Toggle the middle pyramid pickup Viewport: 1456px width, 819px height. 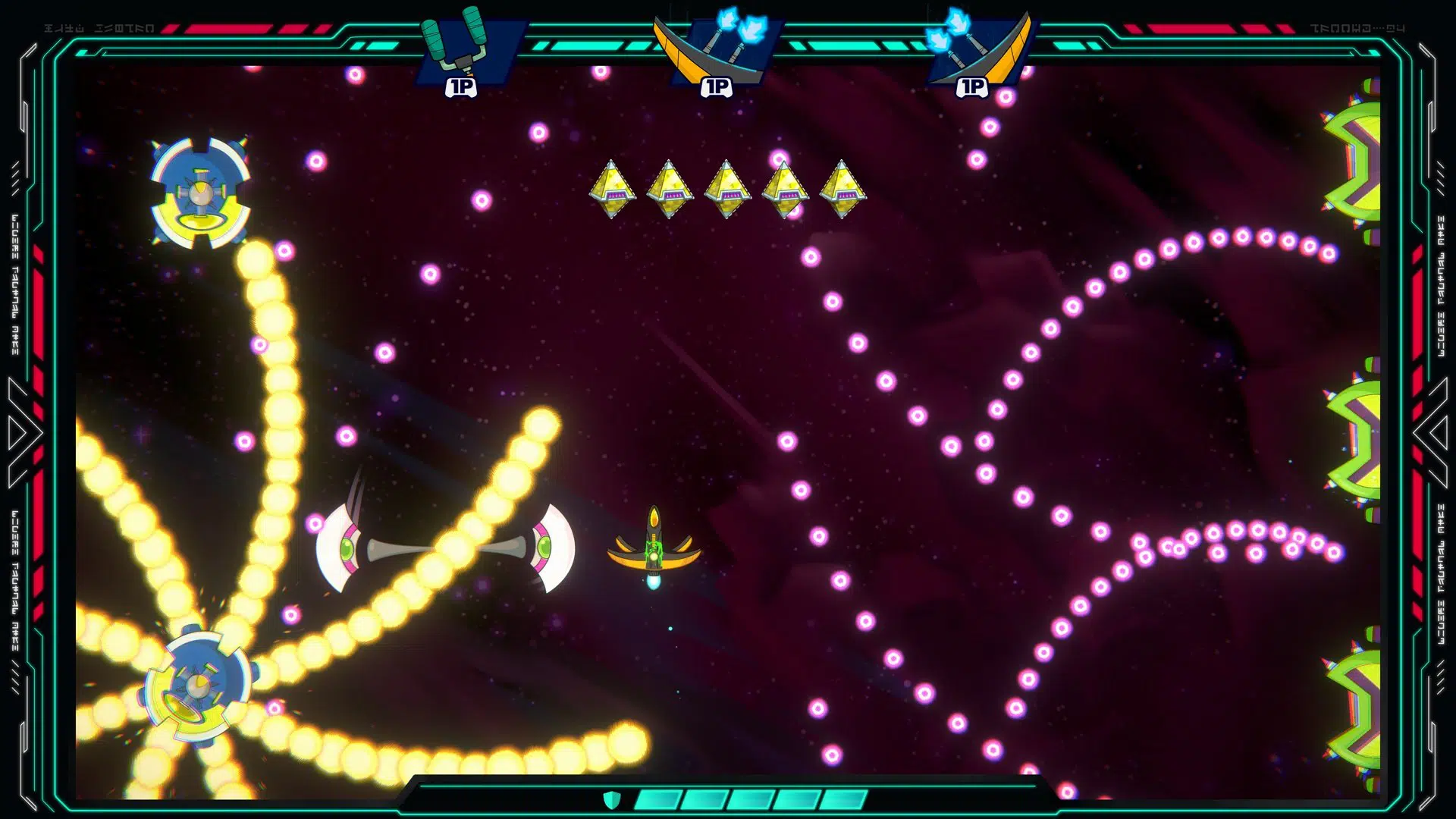[726, 190]
